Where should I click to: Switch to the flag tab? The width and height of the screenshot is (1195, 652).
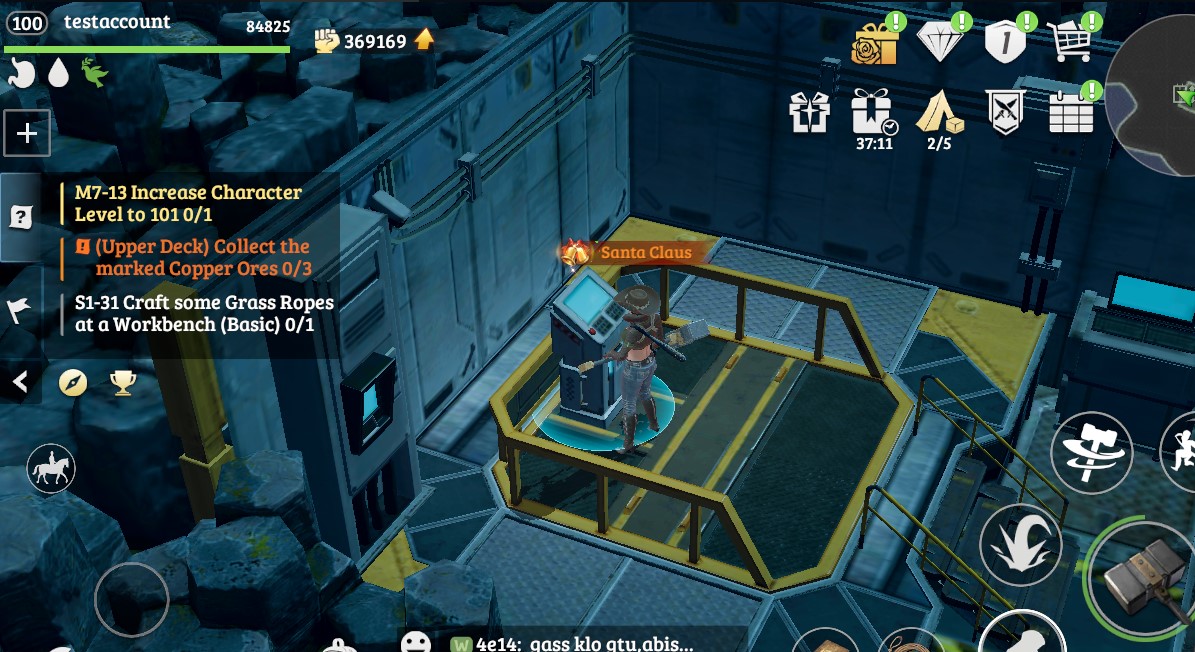20,311
